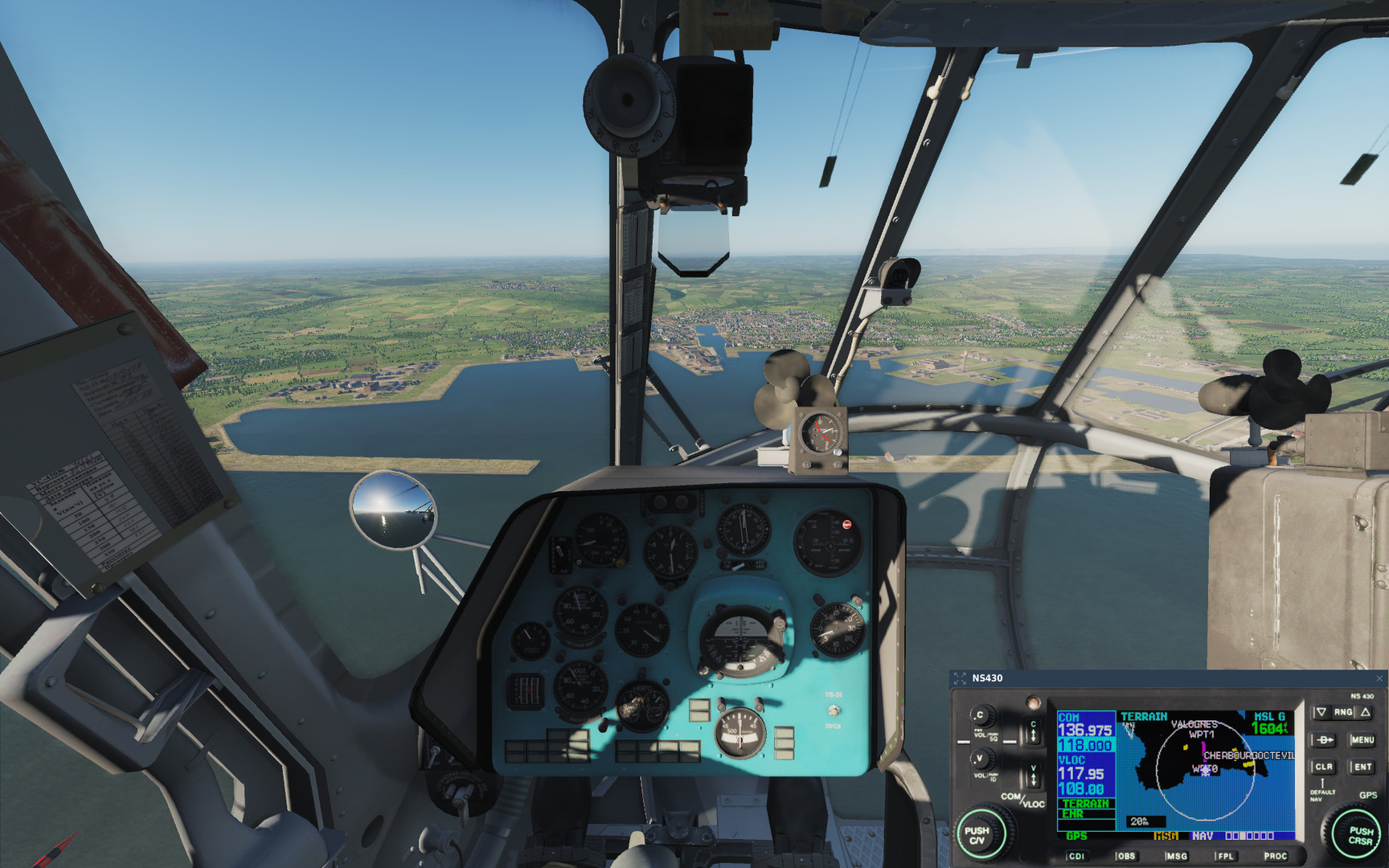Open the PROC procedures list
The height and width of the screenshot is (868, 1389).
click(1276, 857)
